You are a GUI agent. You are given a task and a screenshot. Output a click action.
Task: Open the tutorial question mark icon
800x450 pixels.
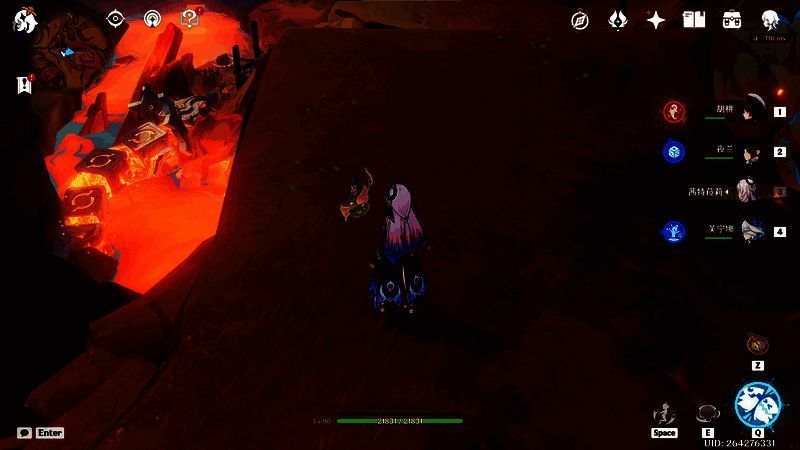coord(189,18)
